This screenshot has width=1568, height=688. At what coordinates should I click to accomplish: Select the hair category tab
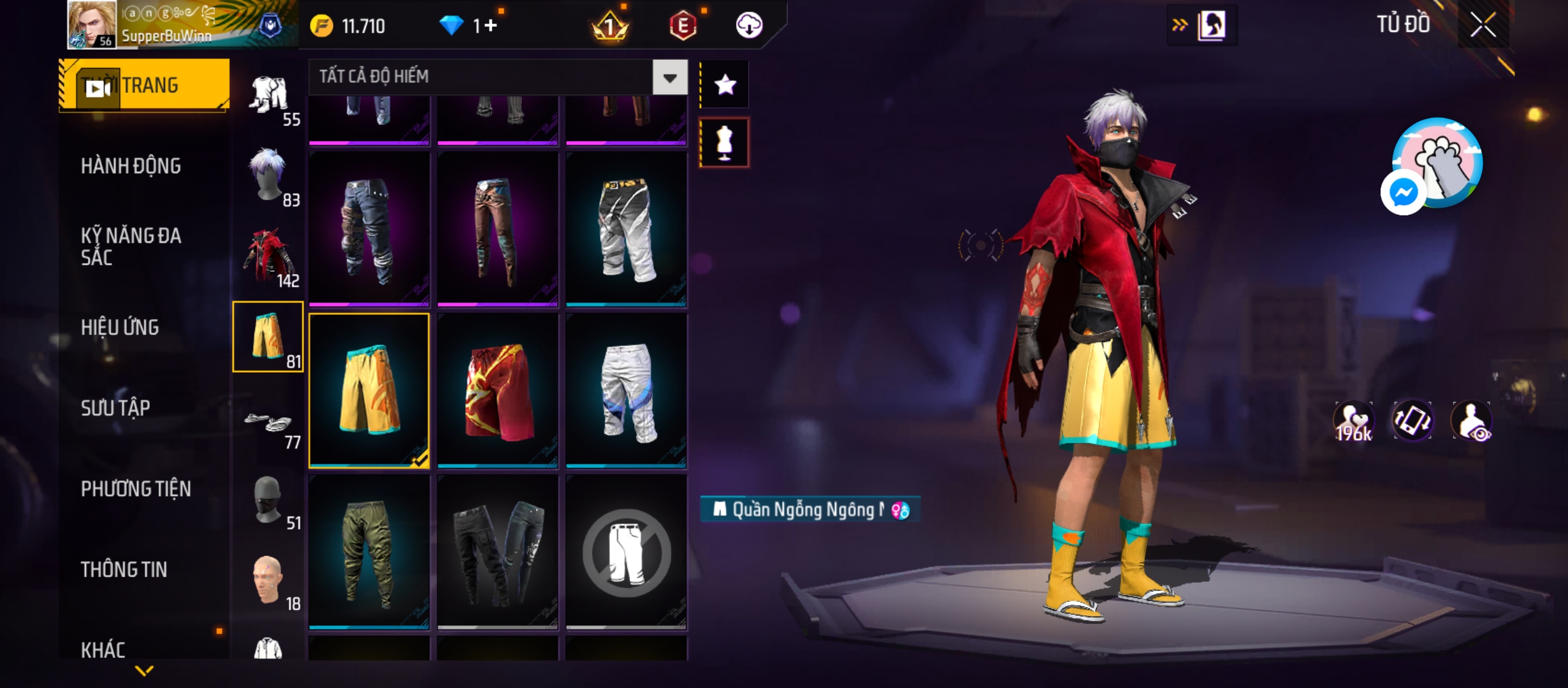coord(268,176)
